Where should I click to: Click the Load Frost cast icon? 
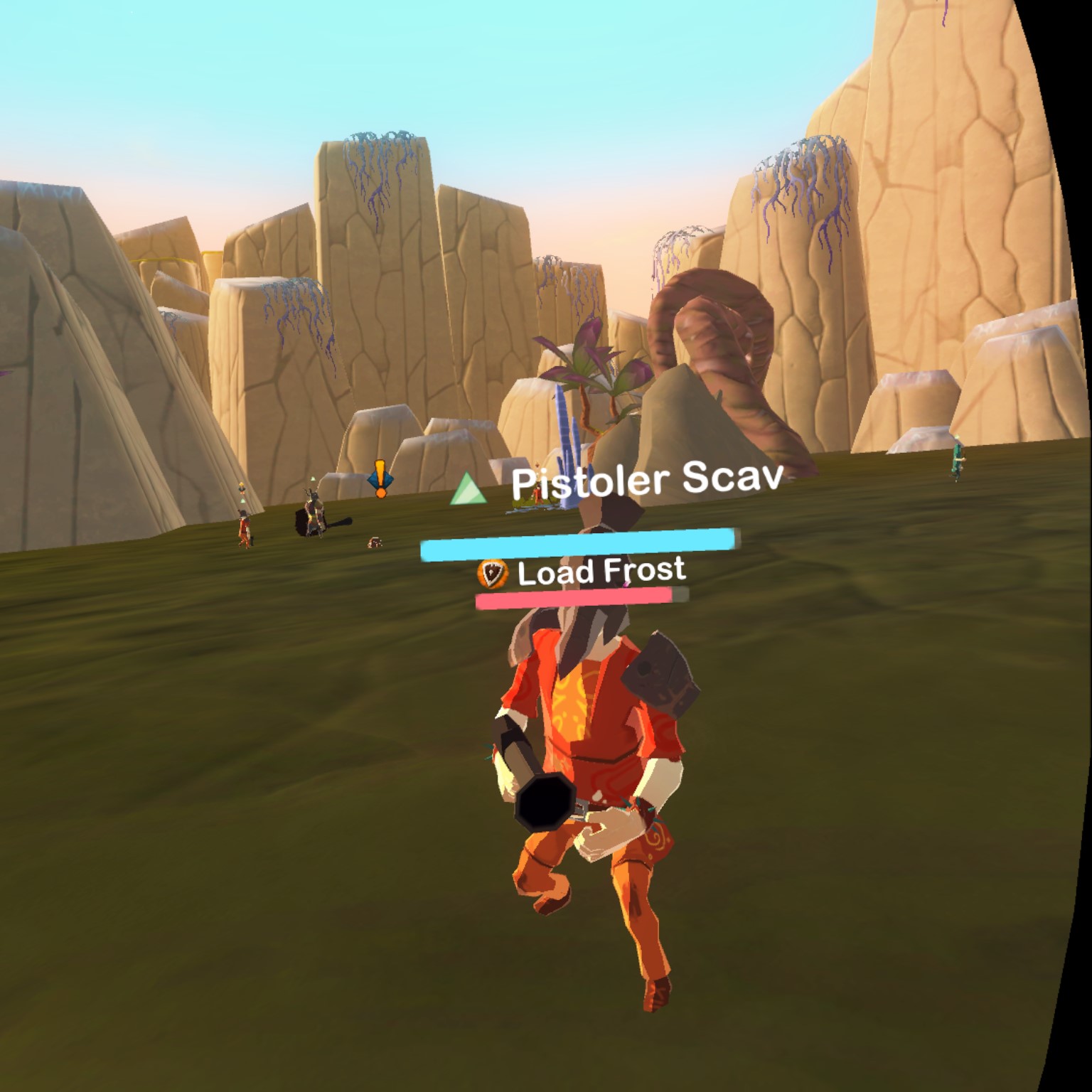click(493, 572)
